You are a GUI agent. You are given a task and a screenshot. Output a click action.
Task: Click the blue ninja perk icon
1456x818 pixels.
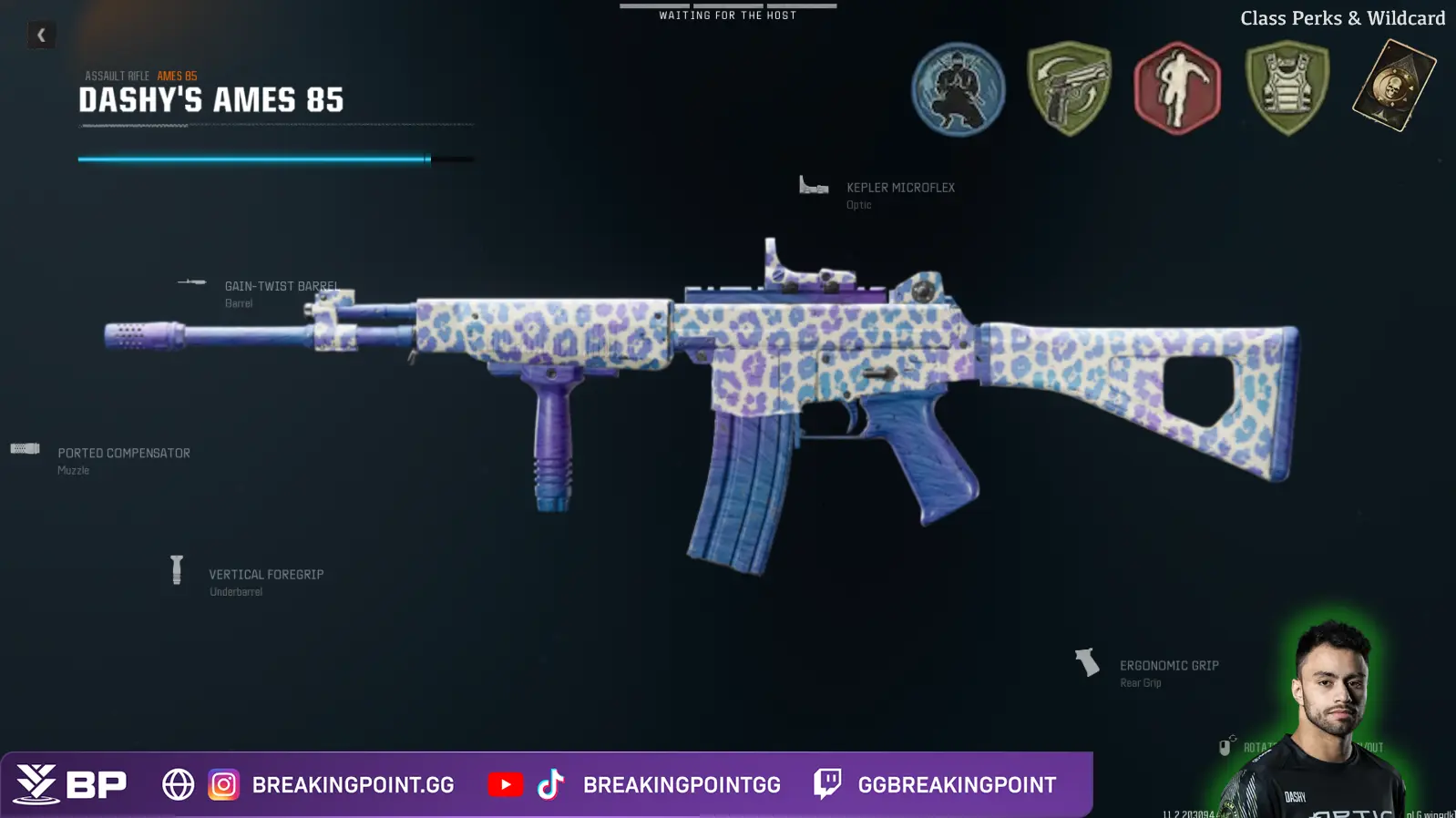[958, 89]
